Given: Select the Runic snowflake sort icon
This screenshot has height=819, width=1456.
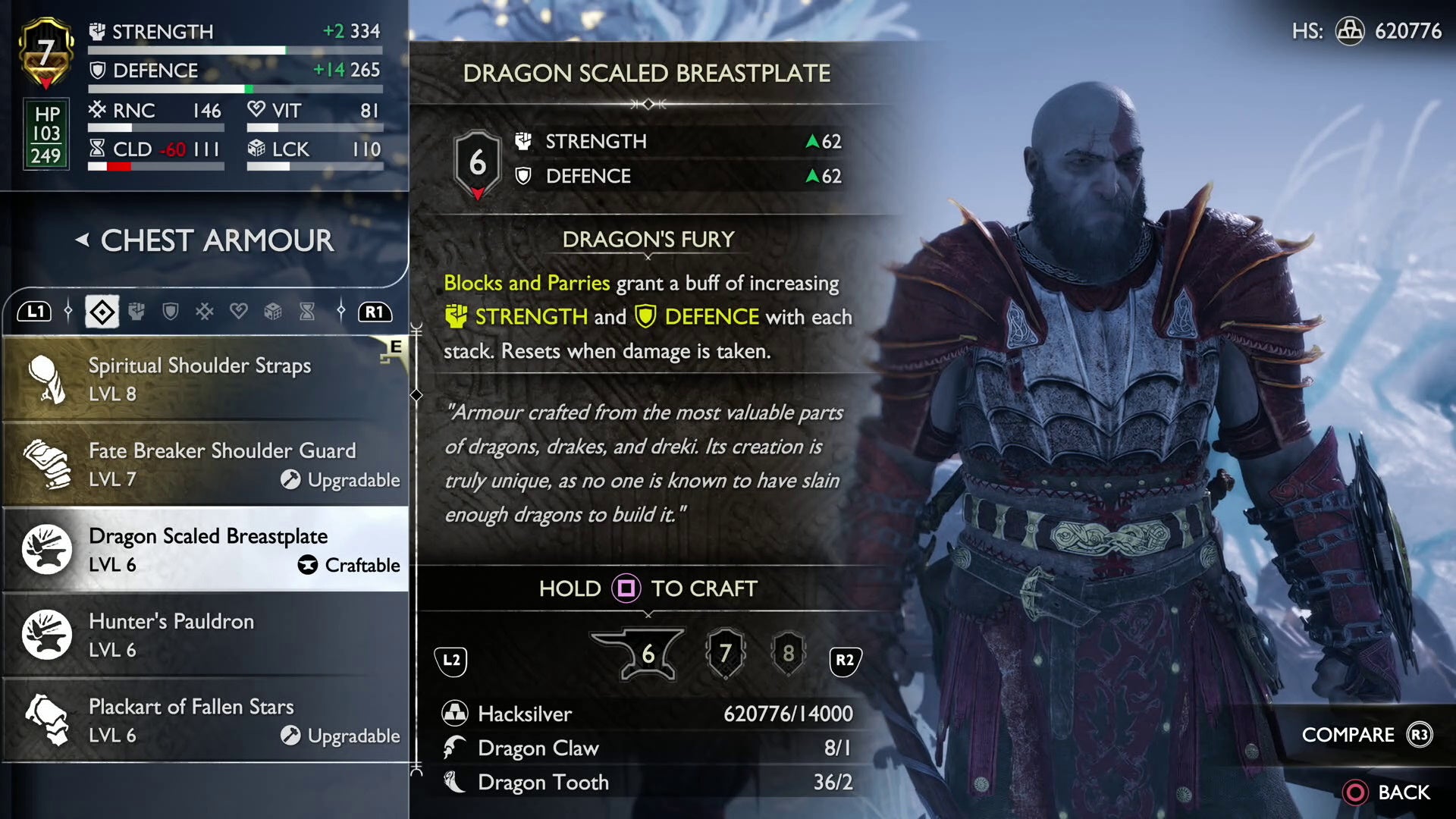Looking at the screenshot, I should pos(205,311).
